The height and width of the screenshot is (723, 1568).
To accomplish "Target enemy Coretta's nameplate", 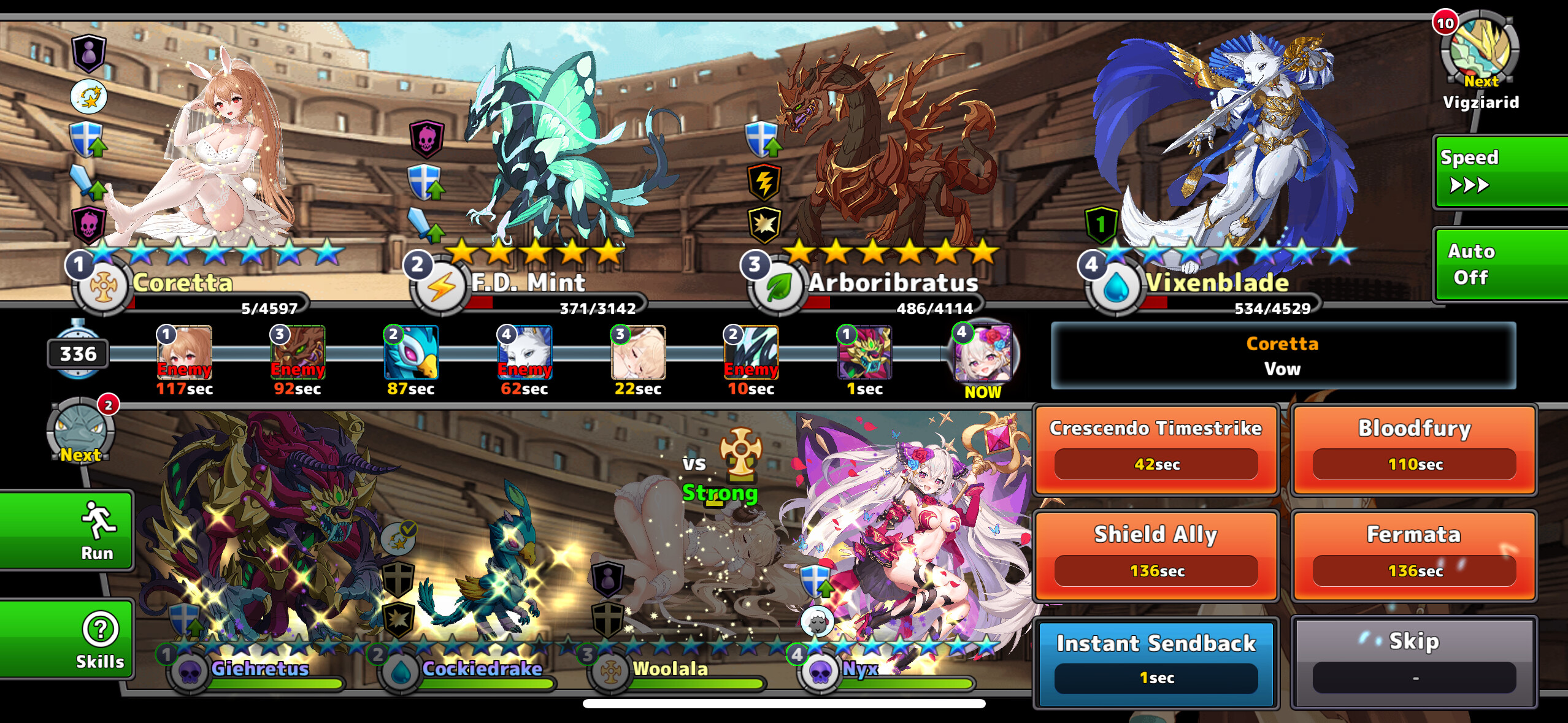I will click(183, 283).
